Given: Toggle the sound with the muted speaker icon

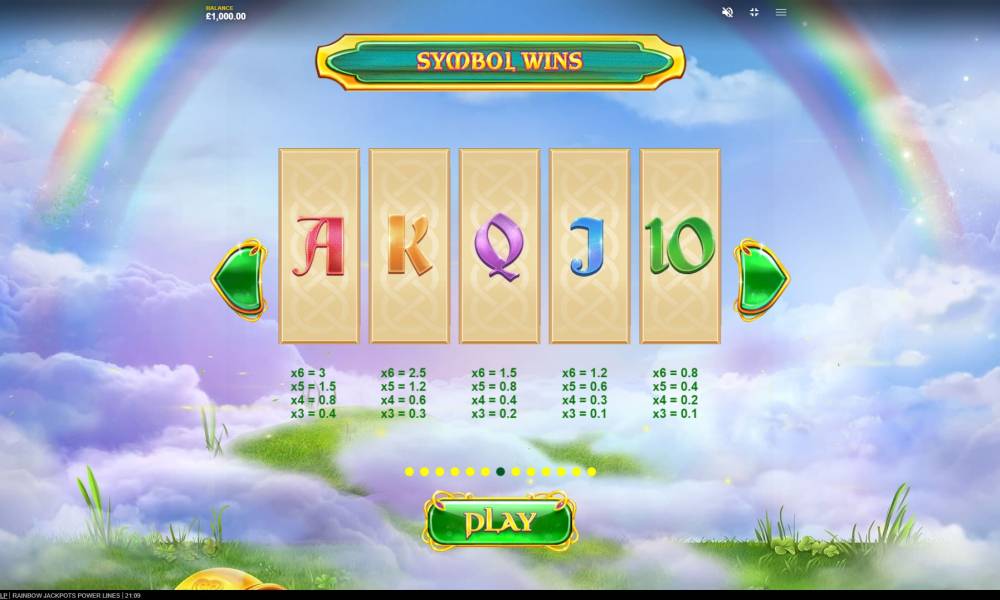Looking at the screenshot, I should [727, 12].
